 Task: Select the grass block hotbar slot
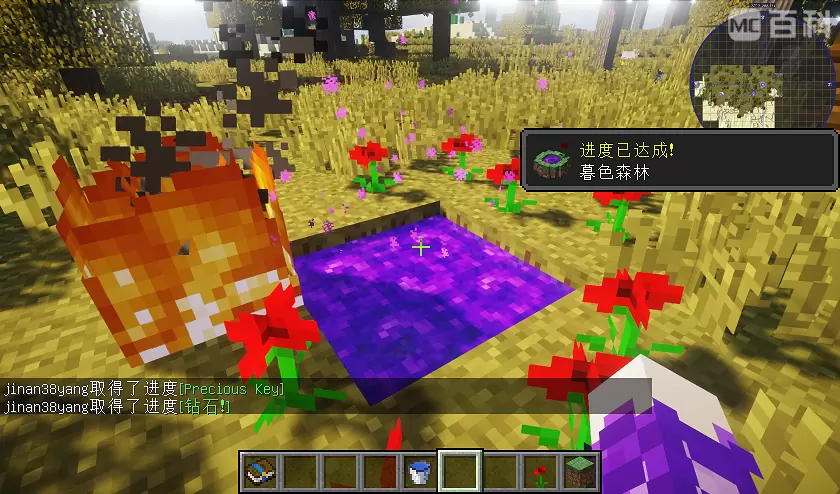(581, 469)
